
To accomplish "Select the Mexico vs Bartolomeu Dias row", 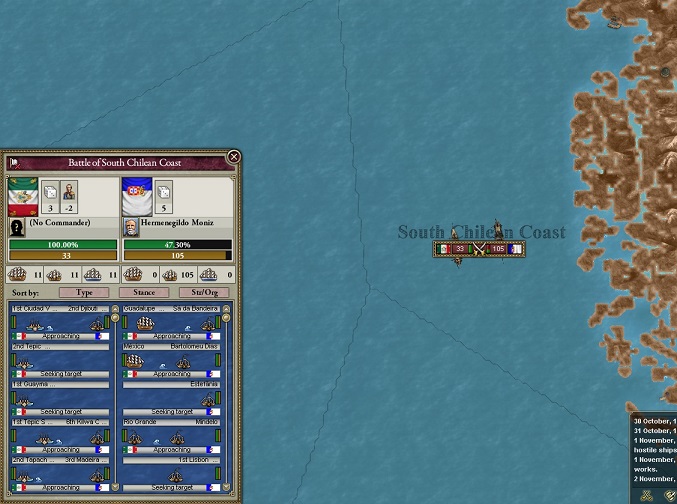I will pos(170,361).
